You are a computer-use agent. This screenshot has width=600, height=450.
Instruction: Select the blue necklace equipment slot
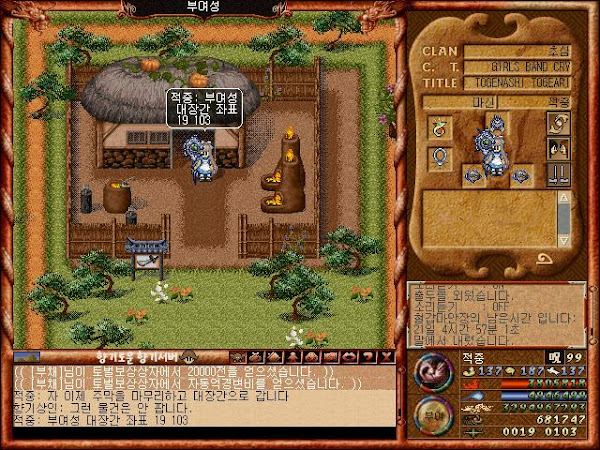(437, 158)
